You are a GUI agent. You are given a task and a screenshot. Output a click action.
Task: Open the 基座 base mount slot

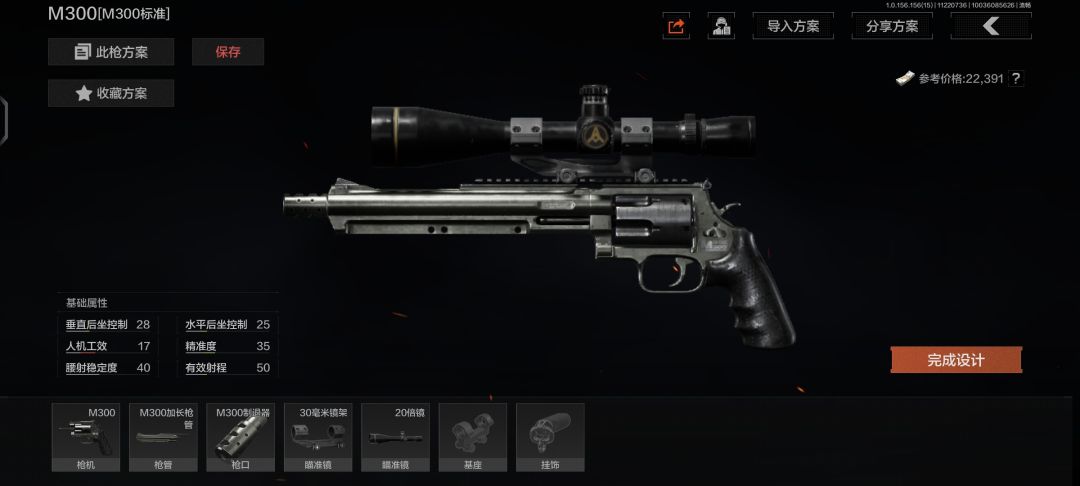(x=473, y=437)
